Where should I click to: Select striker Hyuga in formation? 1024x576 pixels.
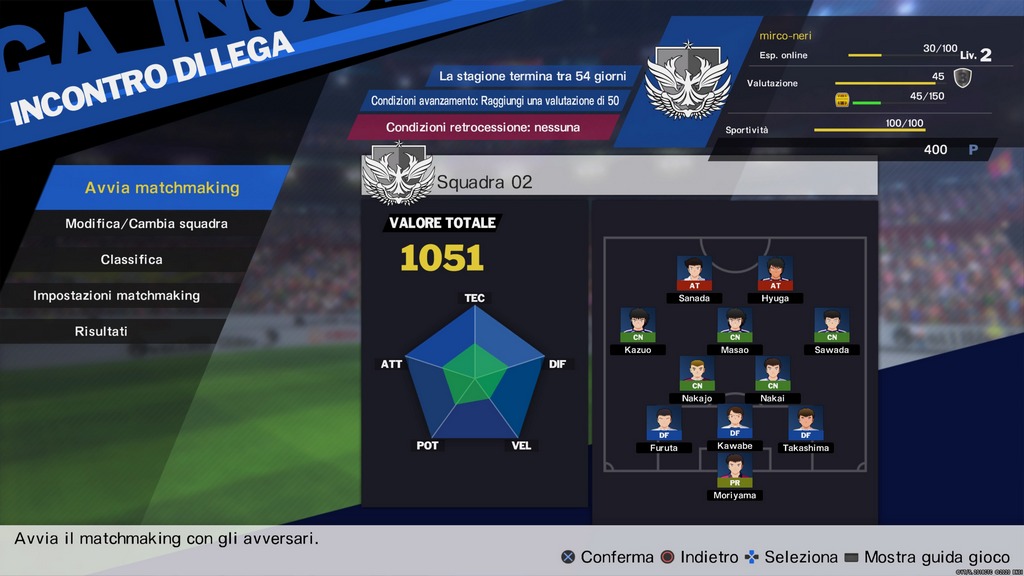[775, 273]
